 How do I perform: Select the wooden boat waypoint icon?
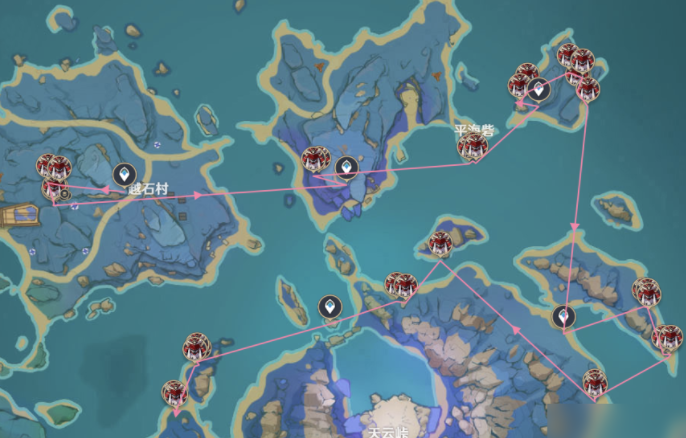tap(19, 215)
